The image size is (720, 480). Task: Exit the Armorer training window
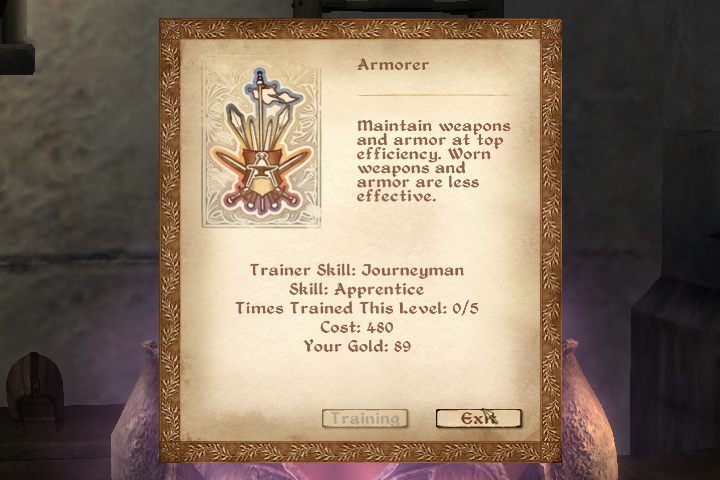478,418
